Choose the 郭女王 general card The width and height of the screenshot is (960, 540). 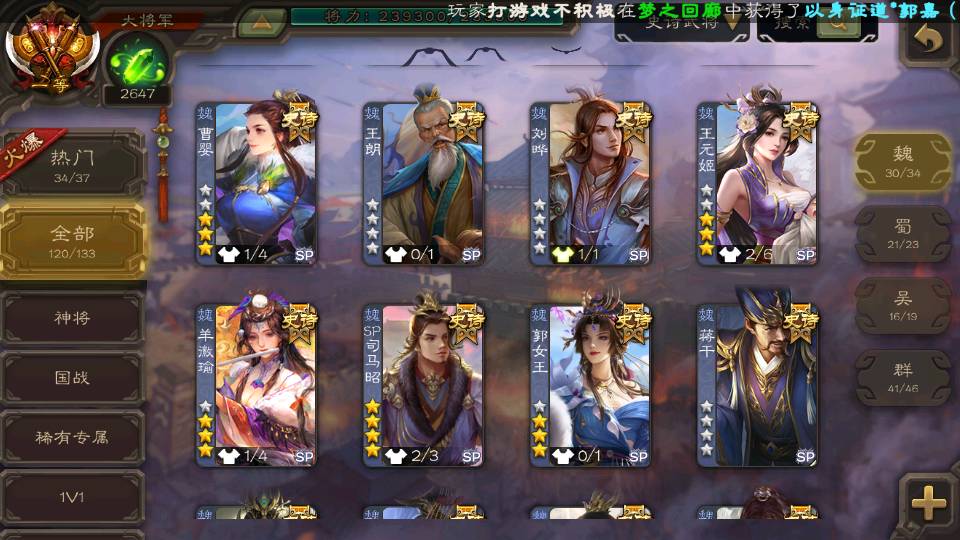click(x=590, y=385)
